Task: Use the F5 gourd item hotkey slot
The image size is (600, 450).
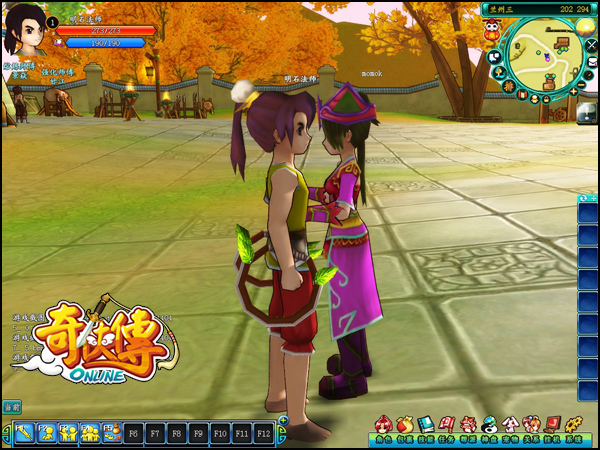Action: [x=110, y=433]
